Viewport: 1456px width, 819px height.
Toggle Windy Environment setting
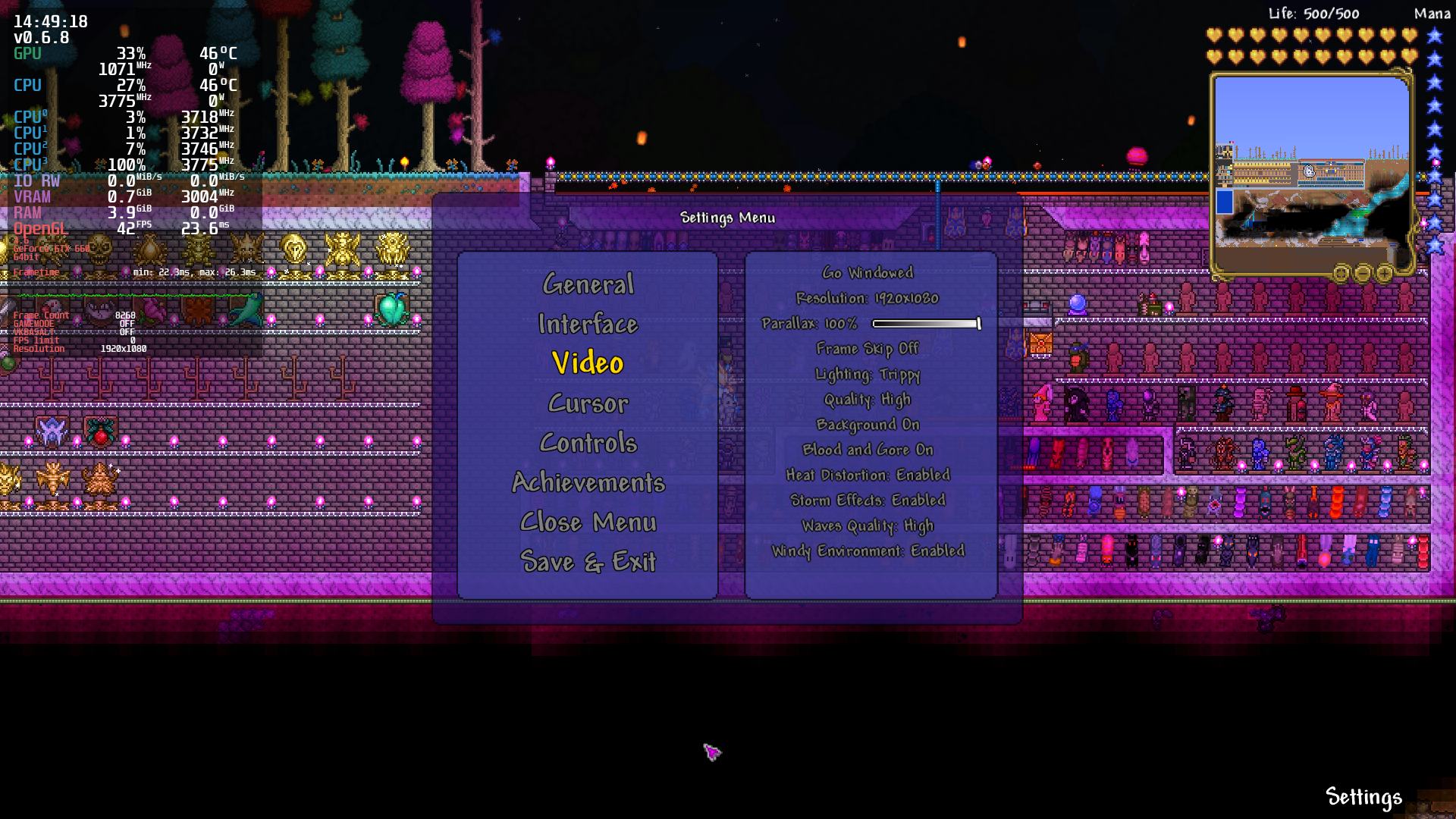coord(869,551)
